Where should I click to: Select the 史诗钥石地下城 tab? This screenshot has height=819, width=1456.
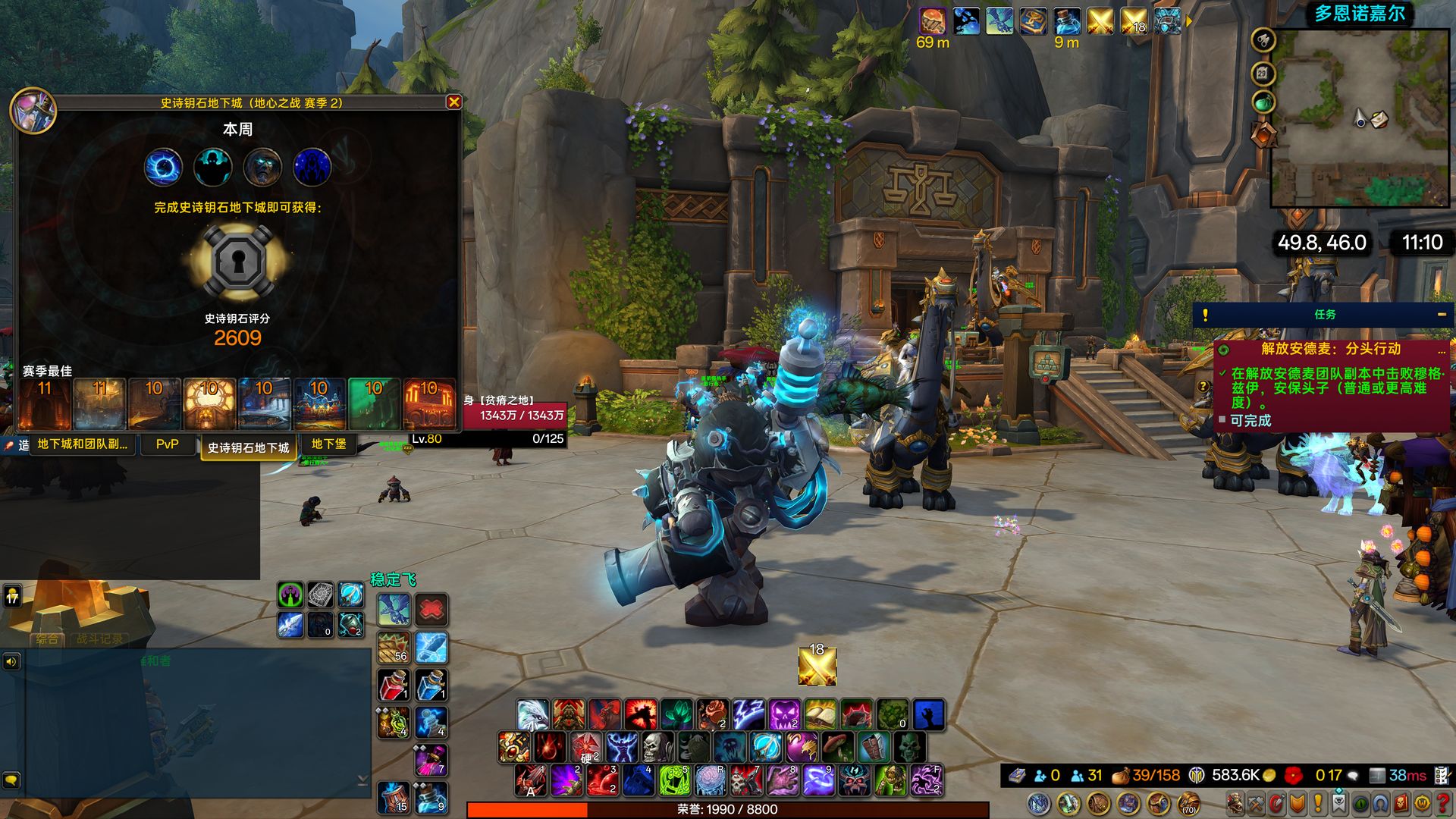(248, 447)
